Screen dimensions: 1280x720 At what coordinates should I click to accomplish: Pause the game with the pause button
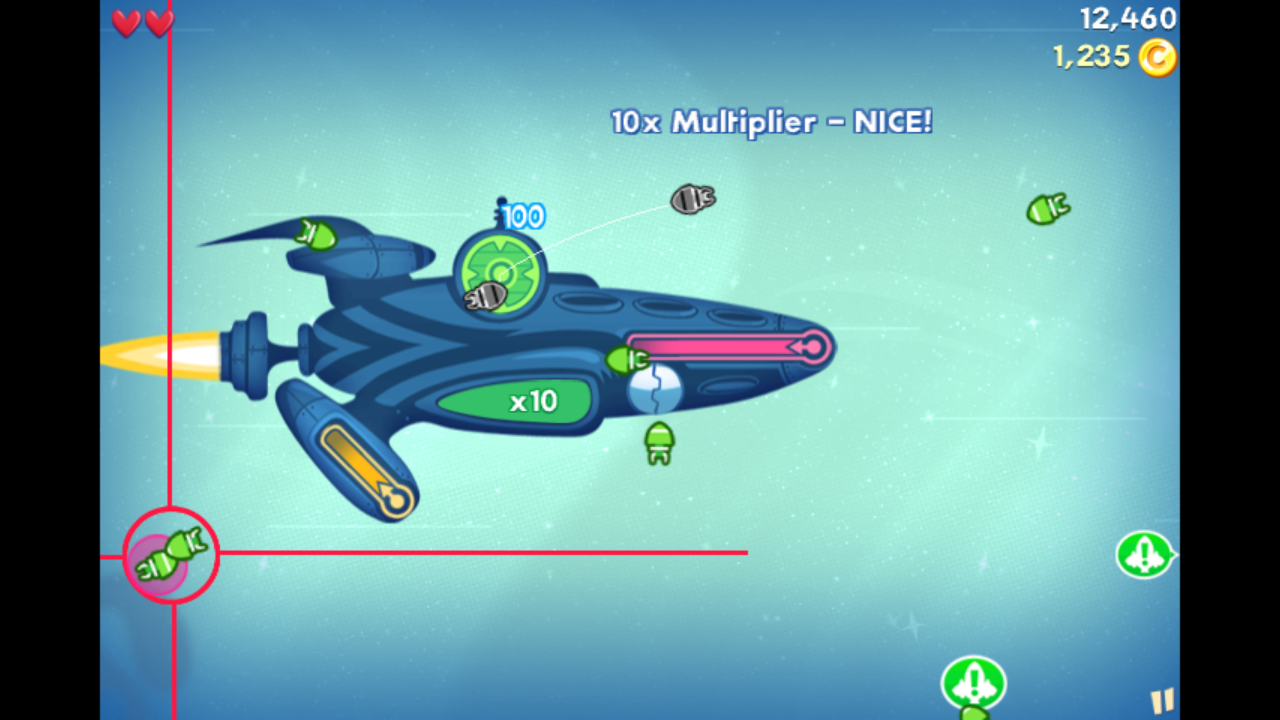click(x=1161, y=700)
